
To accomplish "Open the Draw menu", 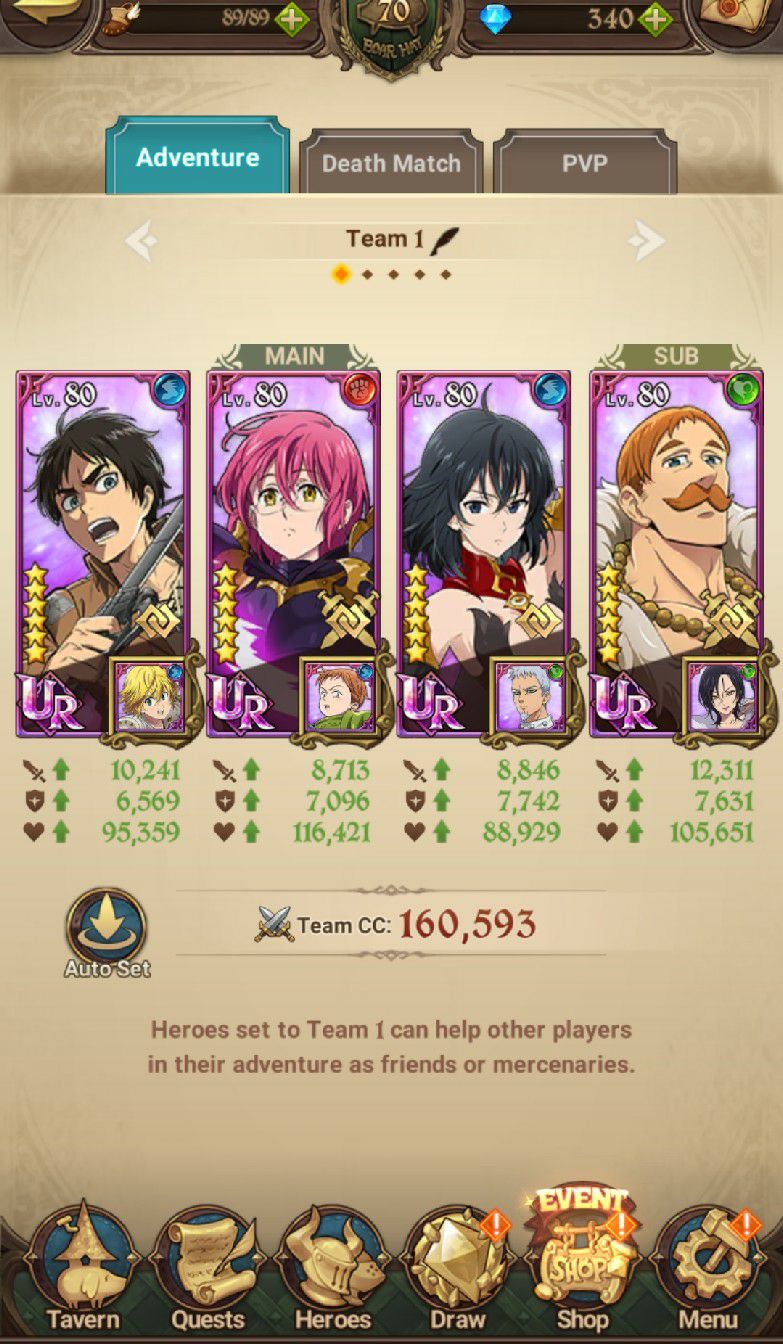I will pyautogui.click(x=457, y=1272).
